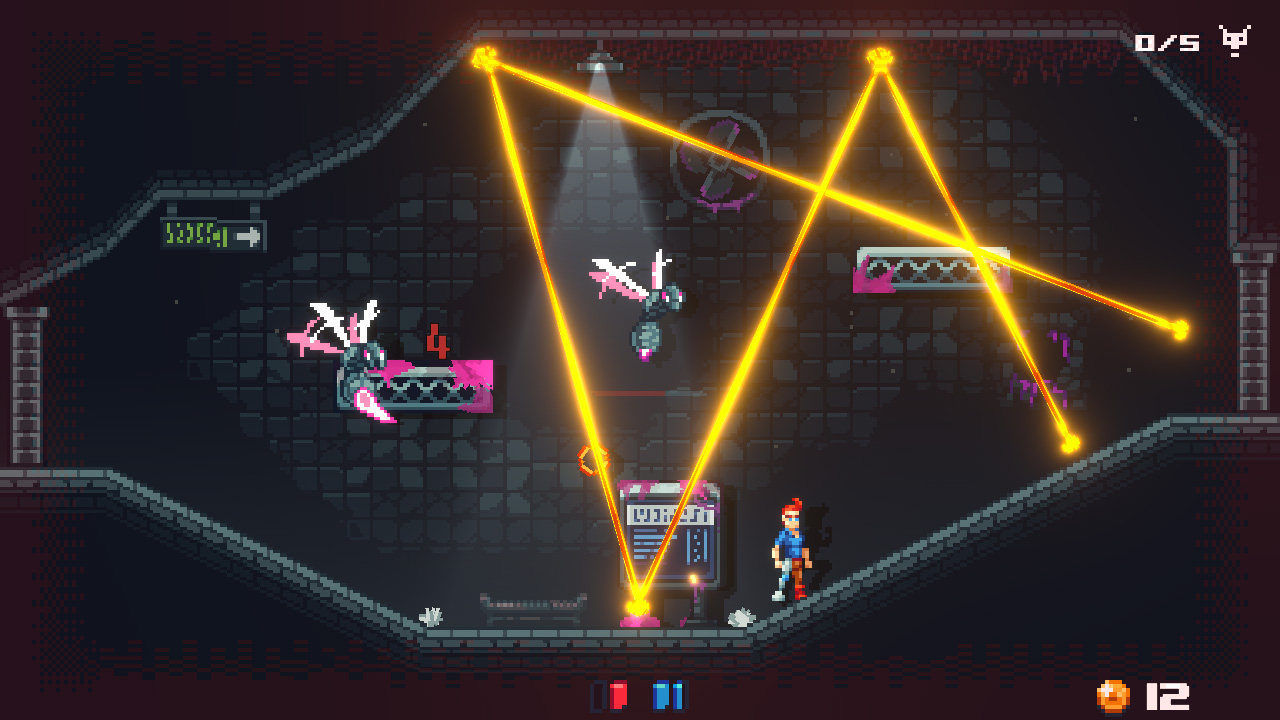Image resolution: width=1280 pixels, height=720 pixels.
Task: Click the green exit sign with the arrow
Action: coord(212,235)
